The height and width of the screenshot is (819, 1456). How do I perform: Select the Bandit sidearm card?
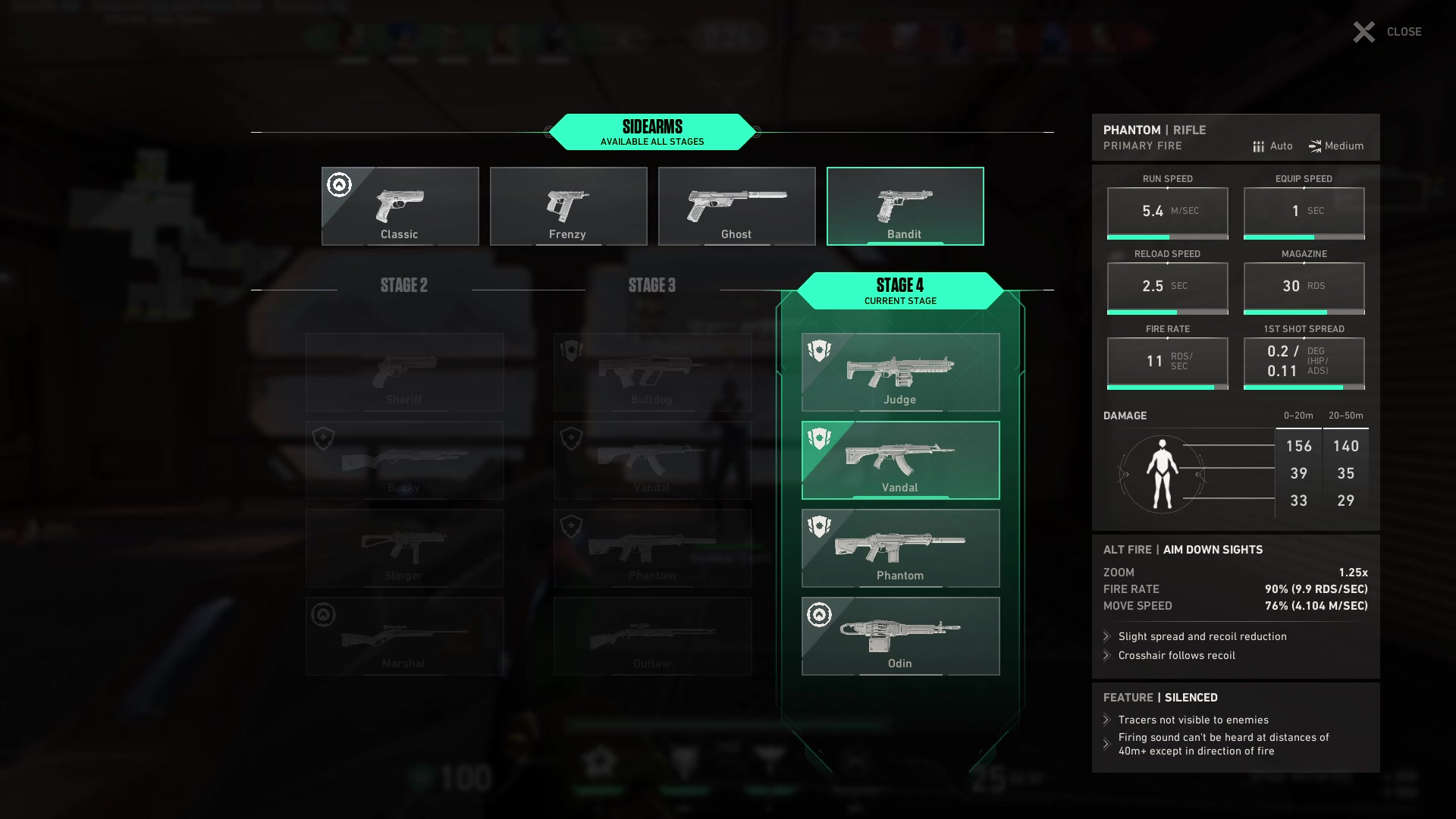[905, 206]
